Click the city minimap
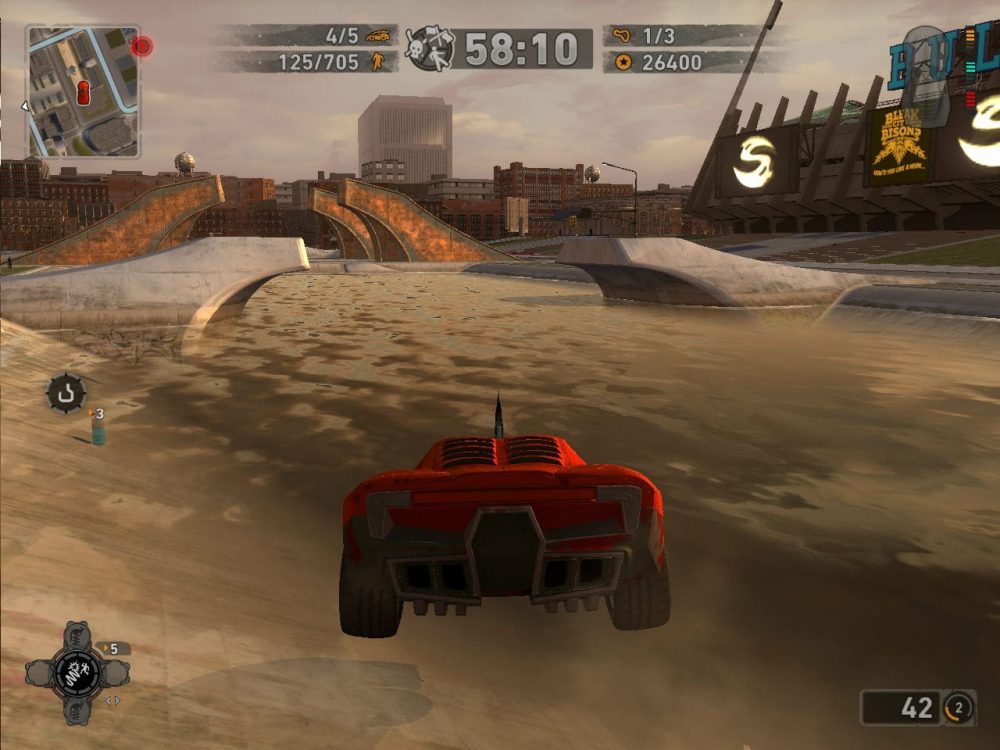The image size is (1000, 750). pos(82,91)
